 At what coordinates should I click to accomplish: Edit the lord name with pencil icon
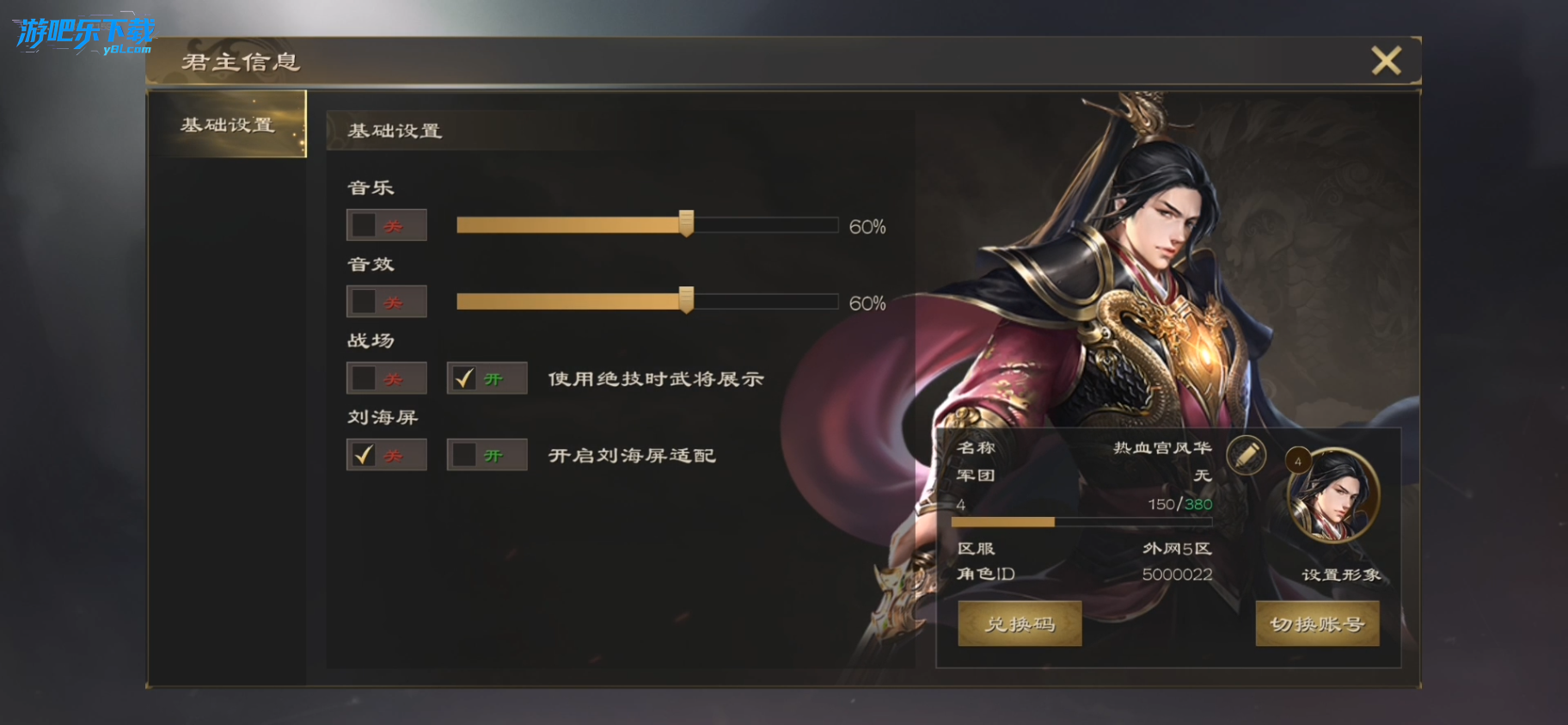[1246, 455]
